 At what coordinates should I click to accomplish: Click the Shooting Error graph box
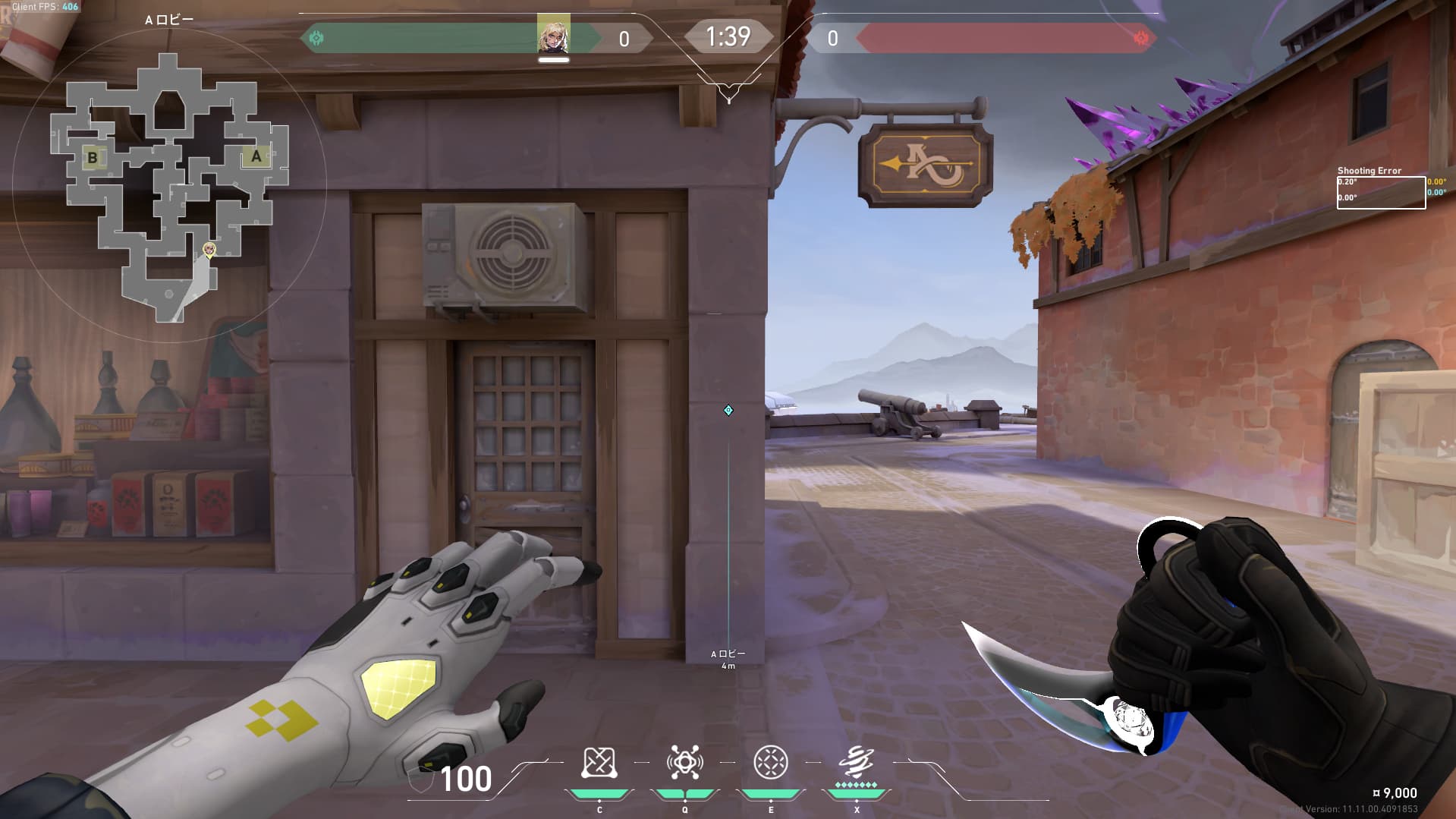click(x=1380, y=192)
